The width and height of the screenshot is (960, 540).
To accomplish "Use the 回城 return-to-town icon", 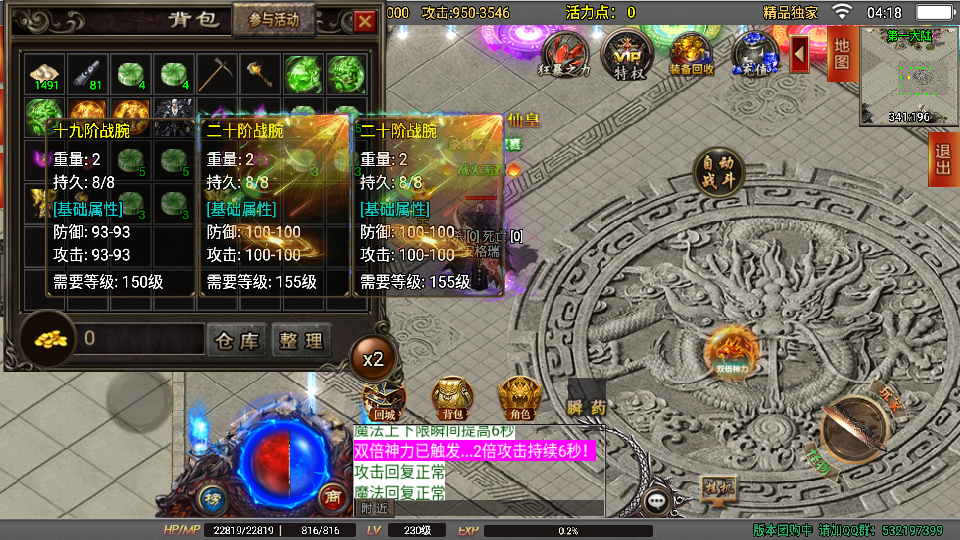I will coord(384,398).
